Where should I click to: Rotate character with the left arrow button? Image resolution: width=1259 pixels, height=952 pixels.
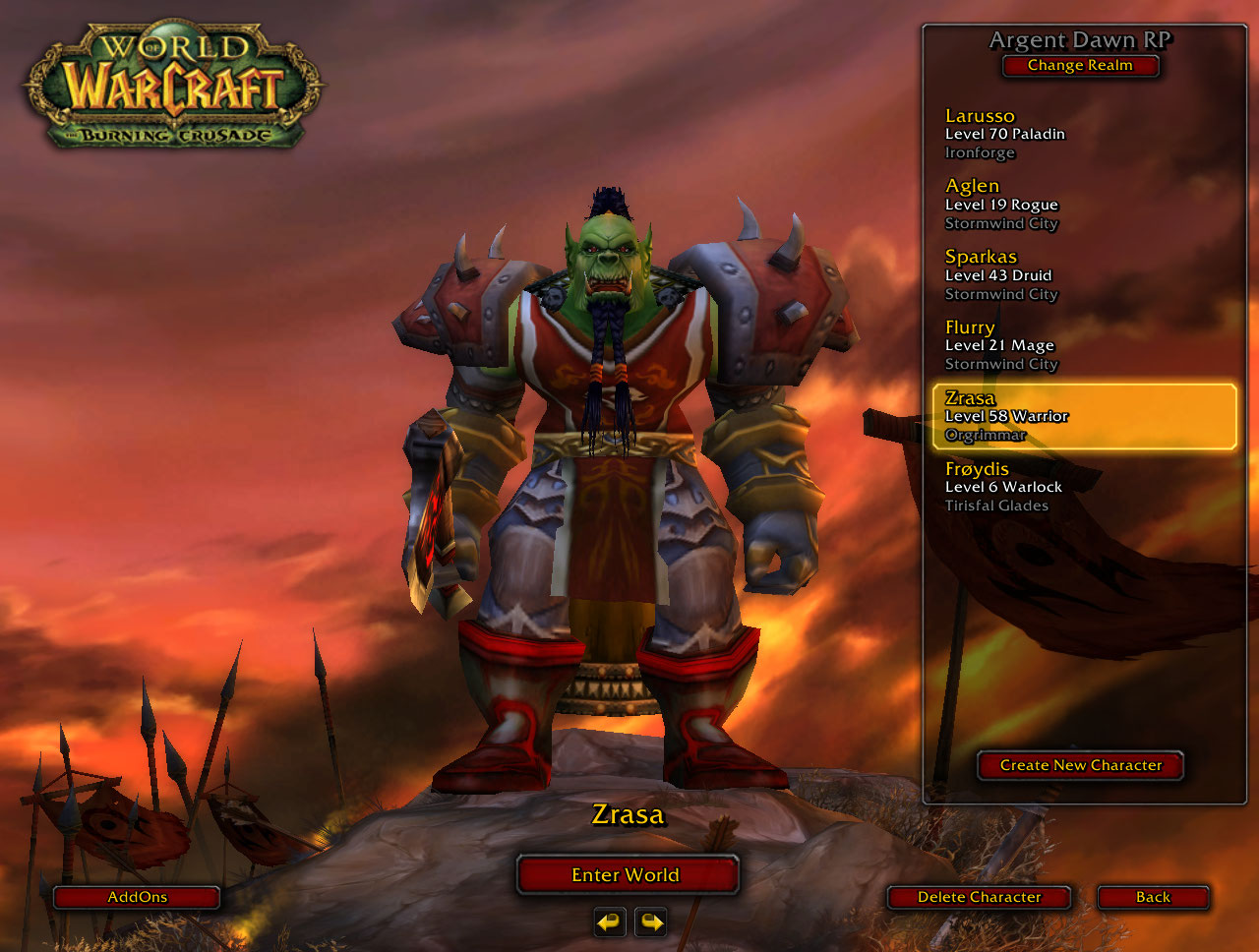pos(610,922)
